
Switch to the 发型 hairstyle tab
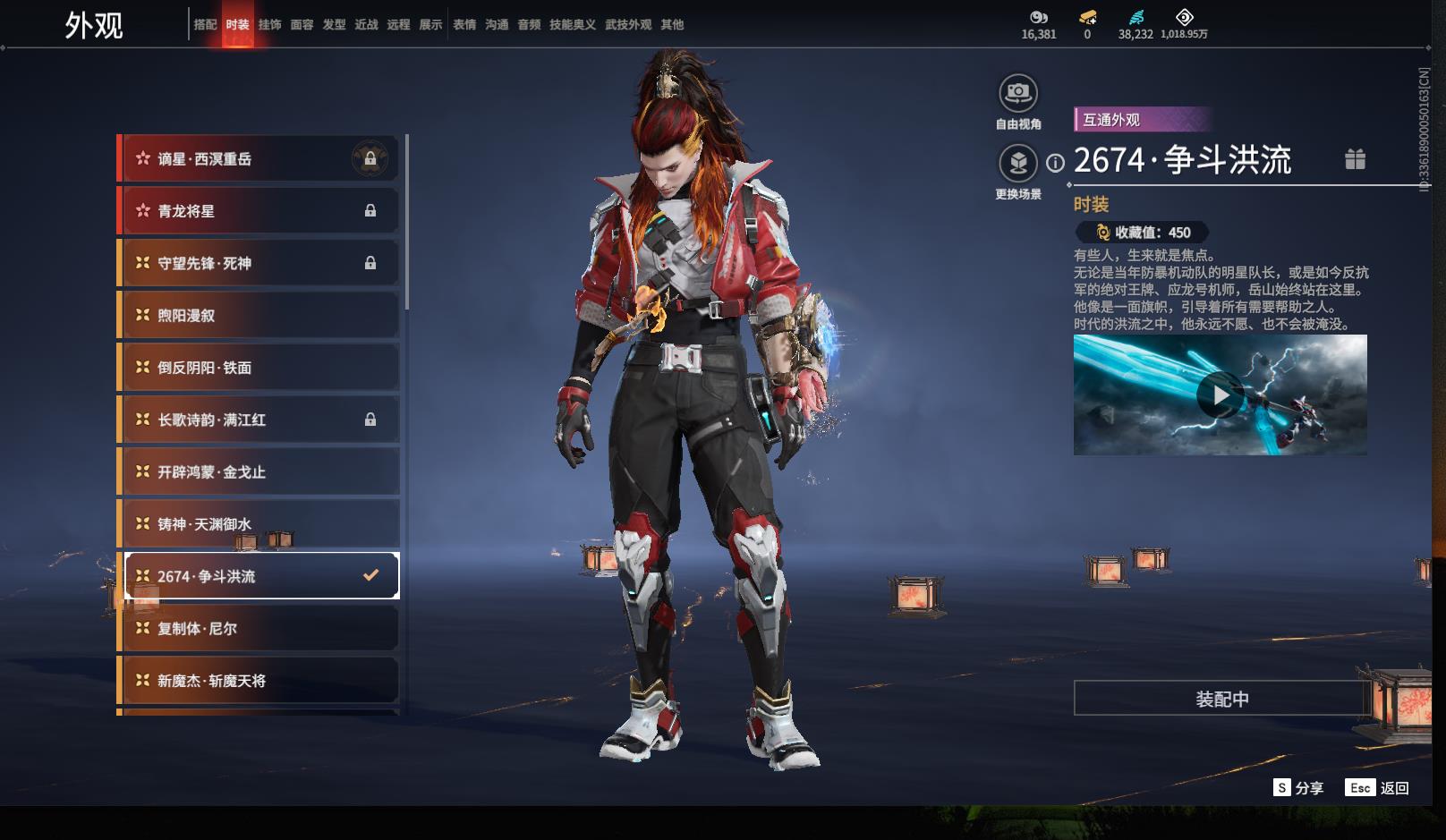click(x=334, y=25)
